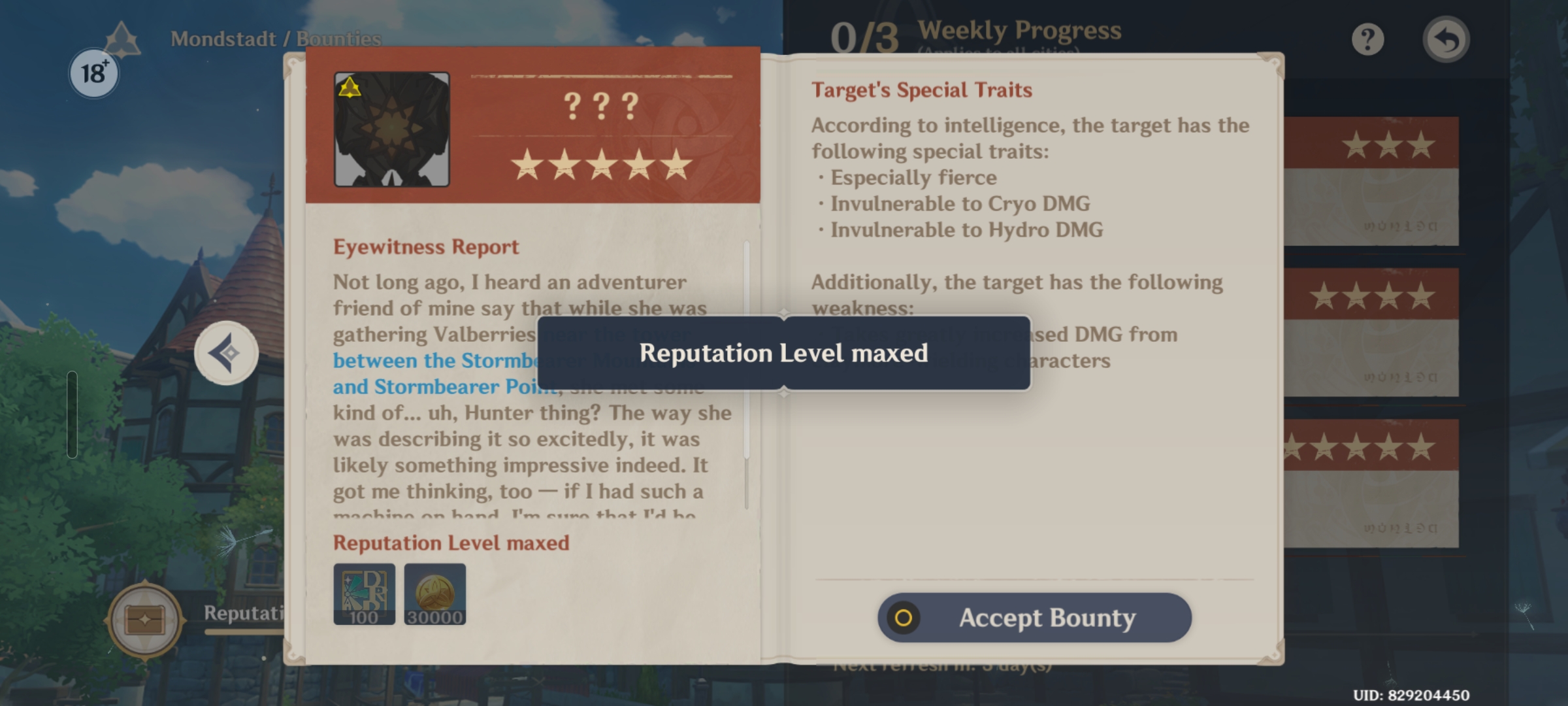
Task: Click the back return arrow top right
Action: 1447,39
